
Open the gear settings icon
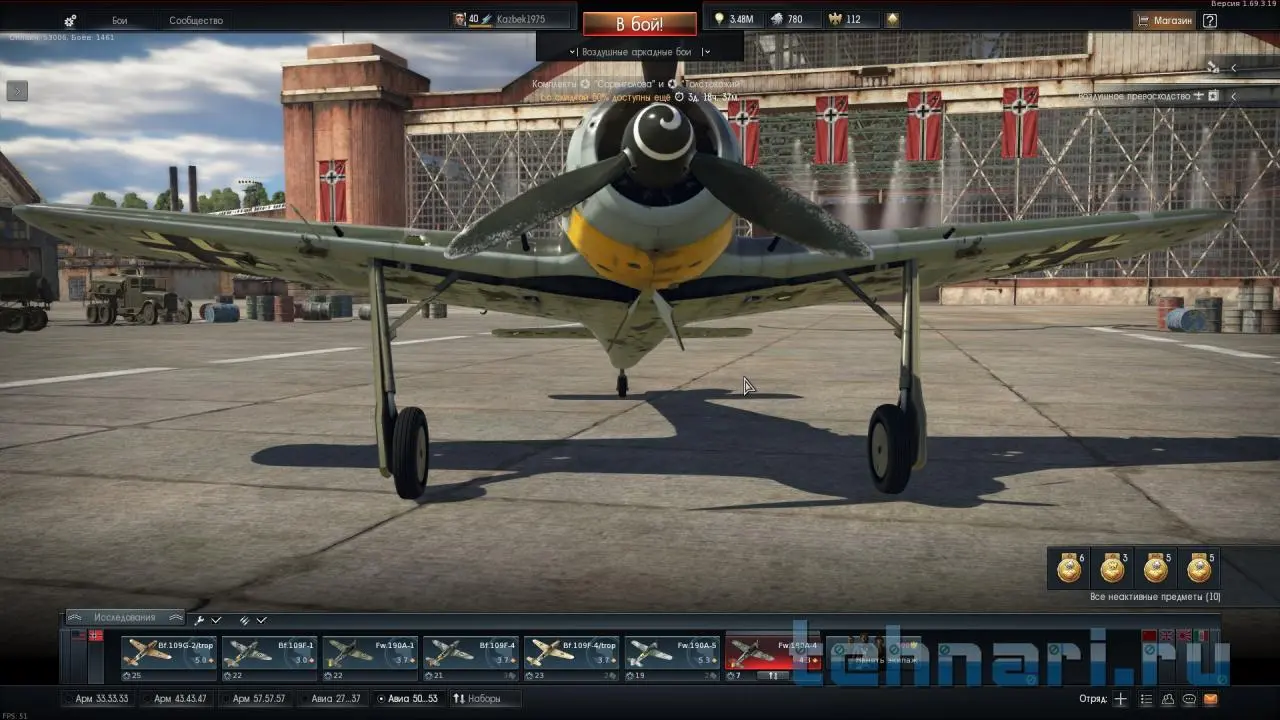70,20
